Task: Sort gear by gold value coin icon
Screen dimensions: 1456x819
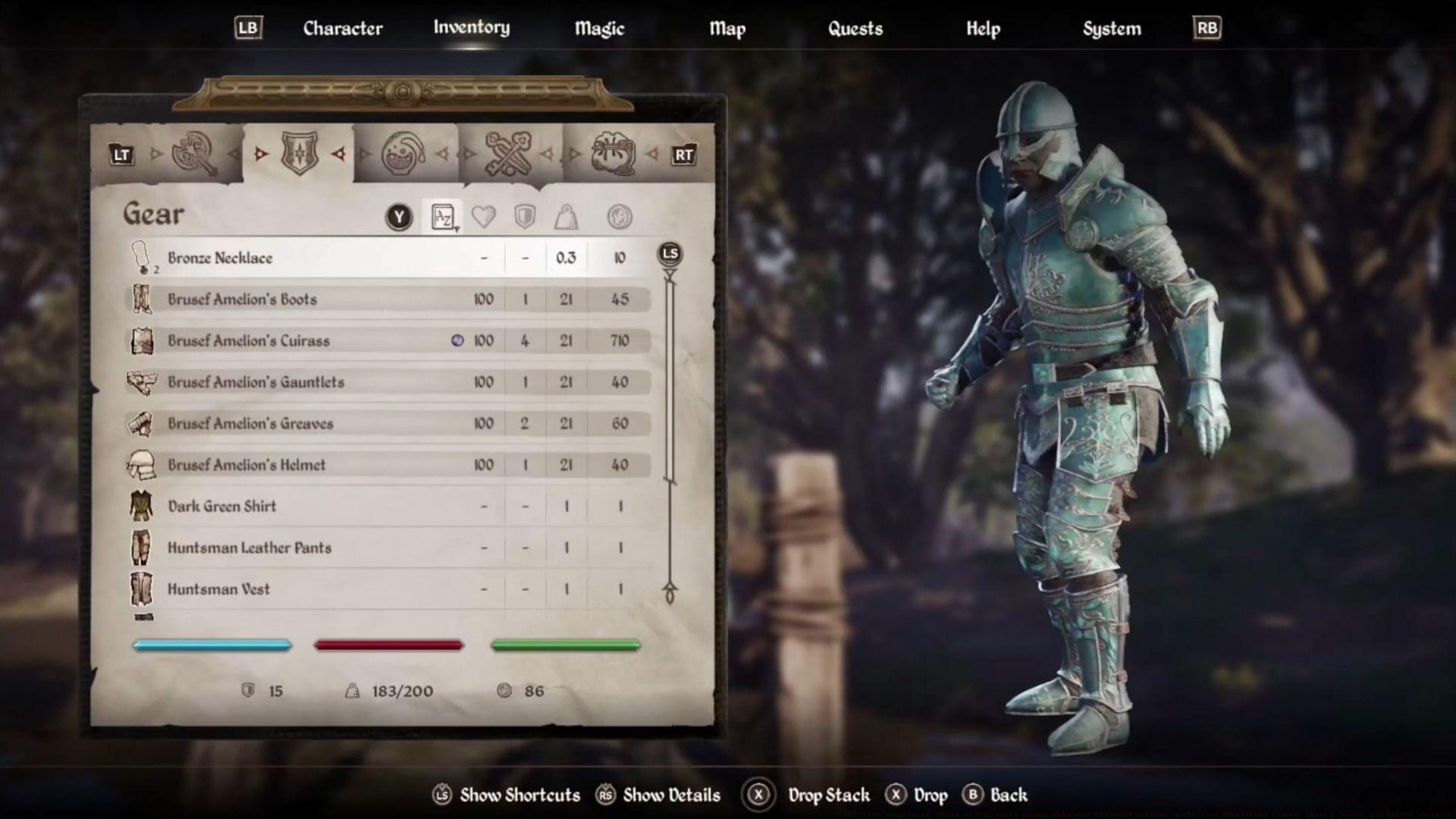Action: click(x=620, y=218)
